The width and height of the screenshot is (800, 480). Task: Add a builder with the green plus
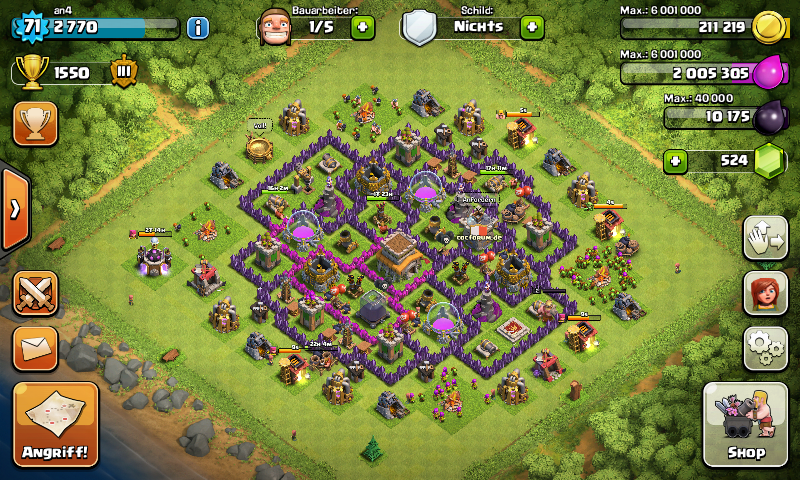(363, 27)
